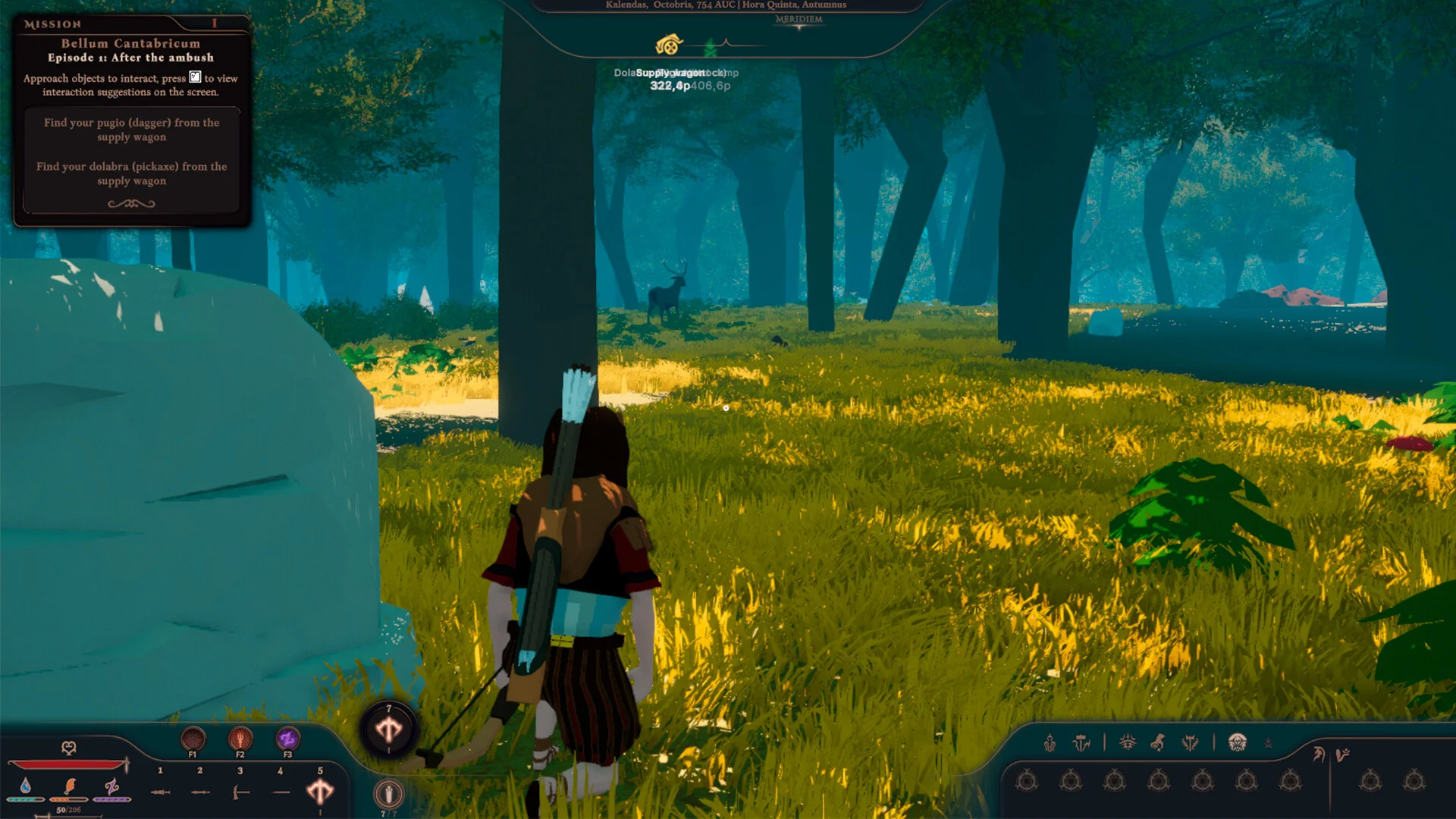Select the dagger objective in mission panel
Image resolution: width=1456 pixels, height=819 pixels.
(x=131, y=130)
